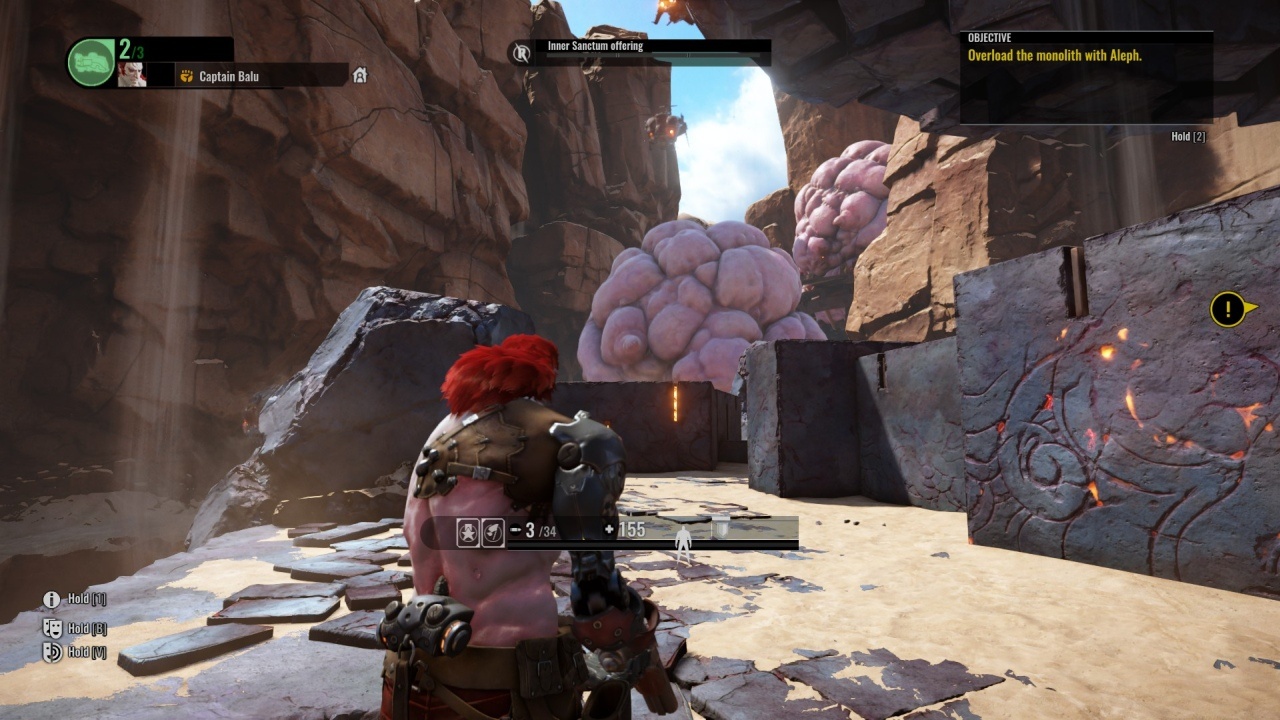This screenshot has width=1280, height=720.
Task: Open the emotes theater masks icon
Action: [52, 628]
